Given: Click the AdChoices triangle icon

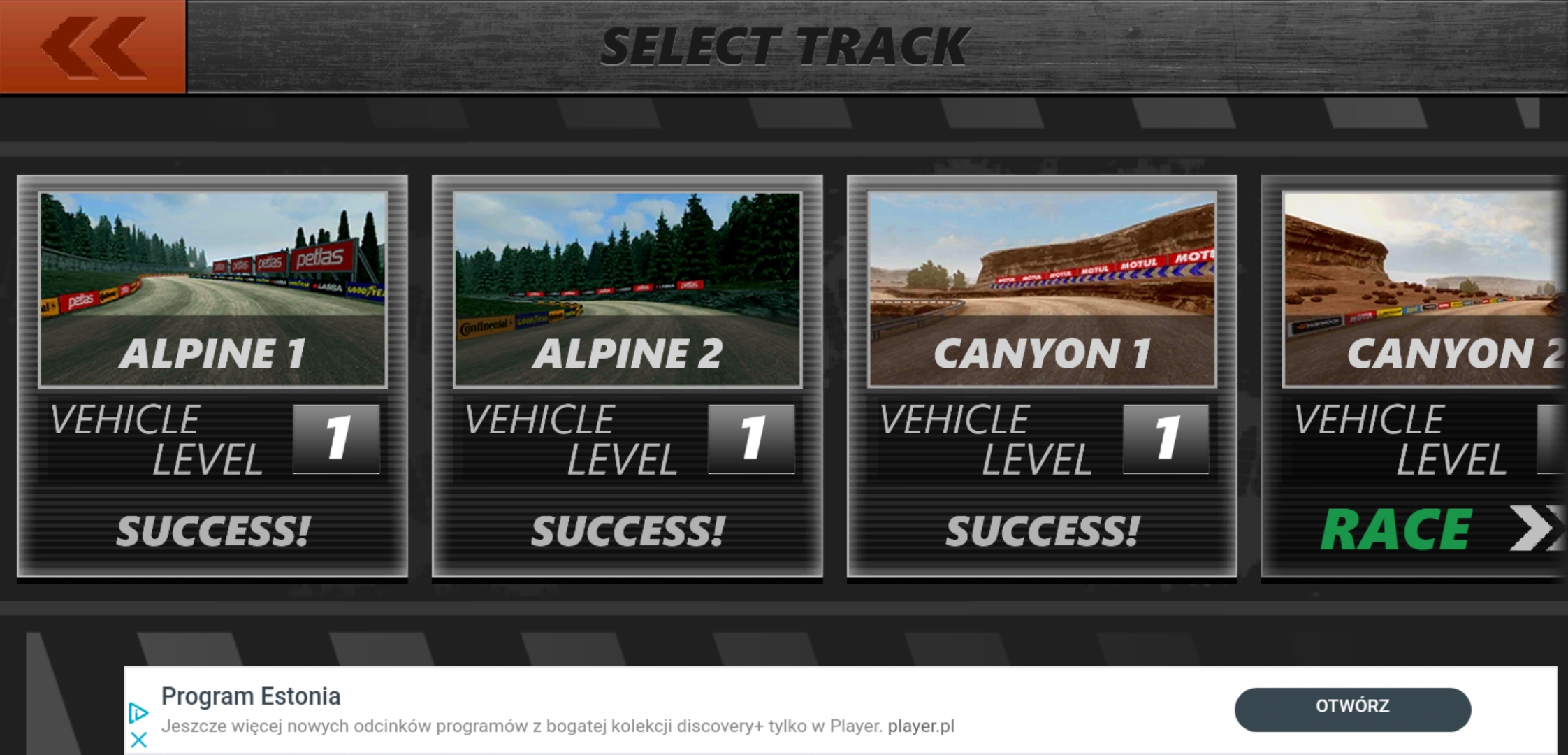Looking at the screenshot, I should pyautogui.click(x=138, y=712).
